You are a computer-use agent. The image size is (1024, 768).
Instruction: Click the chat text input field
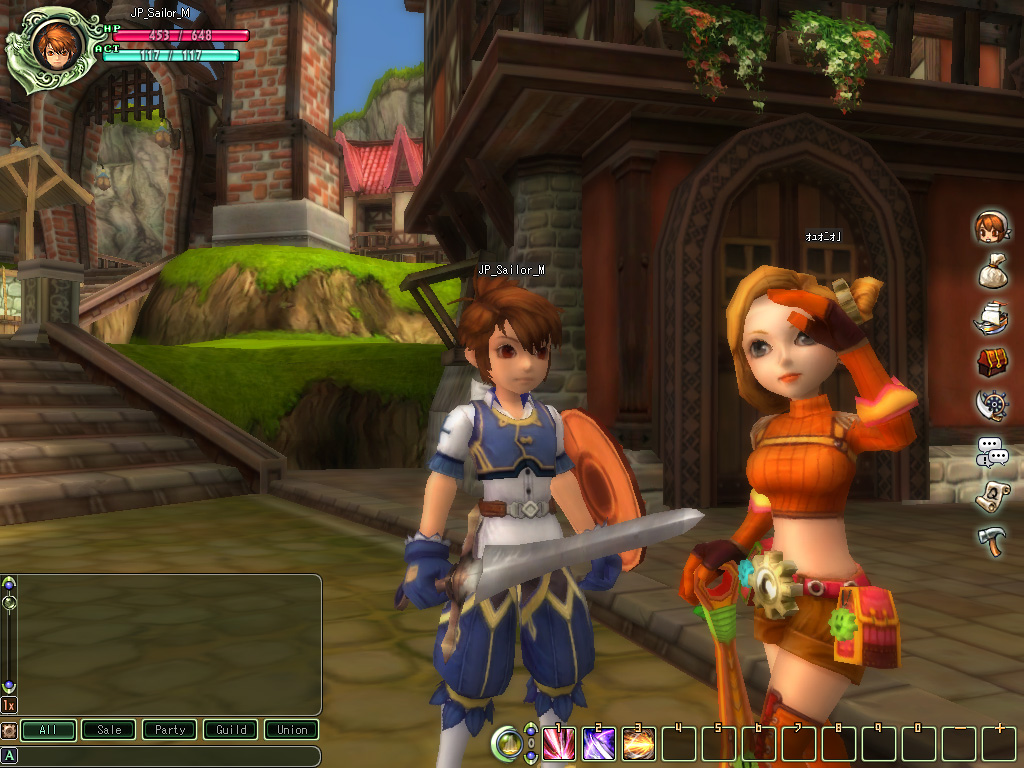point(168,756)
